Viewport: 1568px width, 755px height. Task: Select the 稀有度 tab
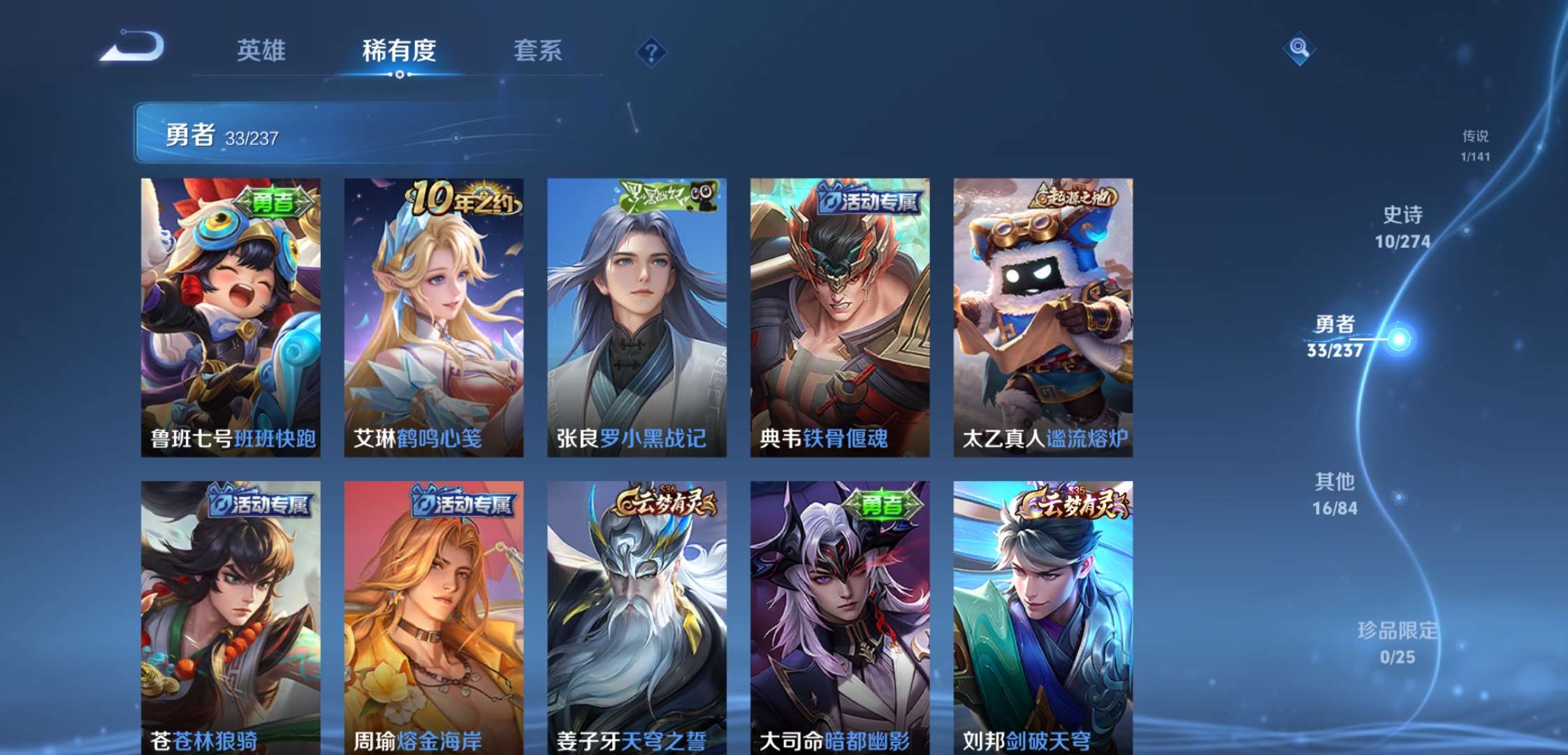(400, 51)
